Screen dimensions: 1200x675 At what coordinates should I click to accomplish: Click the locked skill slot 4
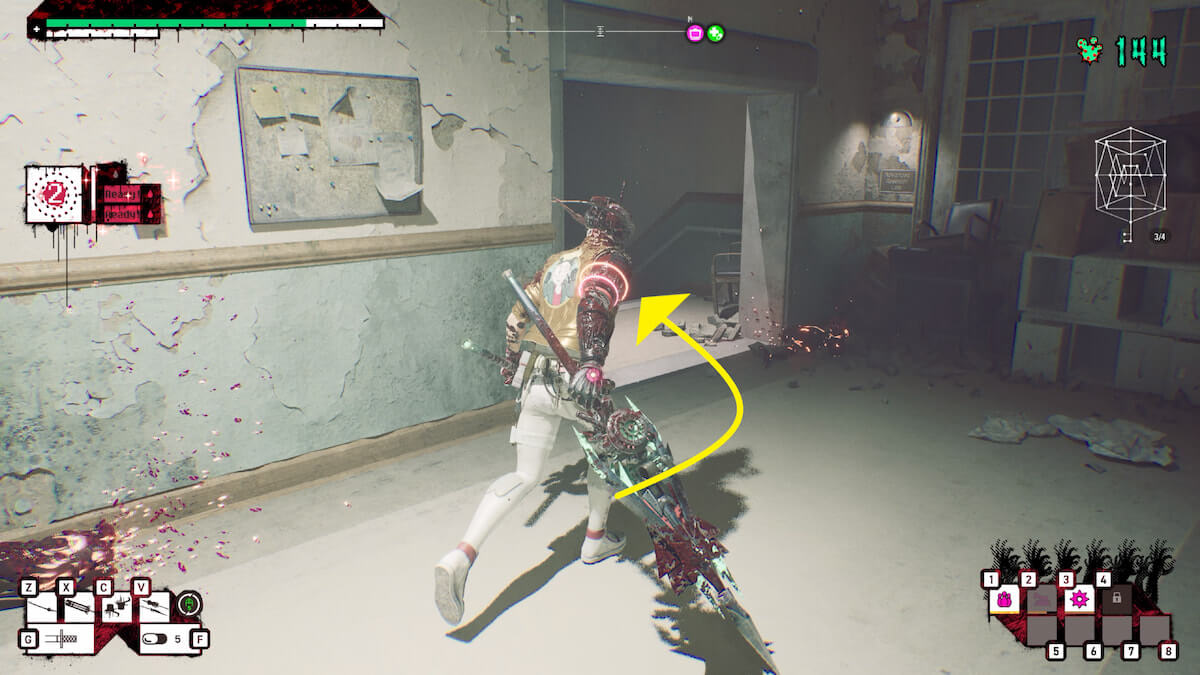(x=1116, y=598)
